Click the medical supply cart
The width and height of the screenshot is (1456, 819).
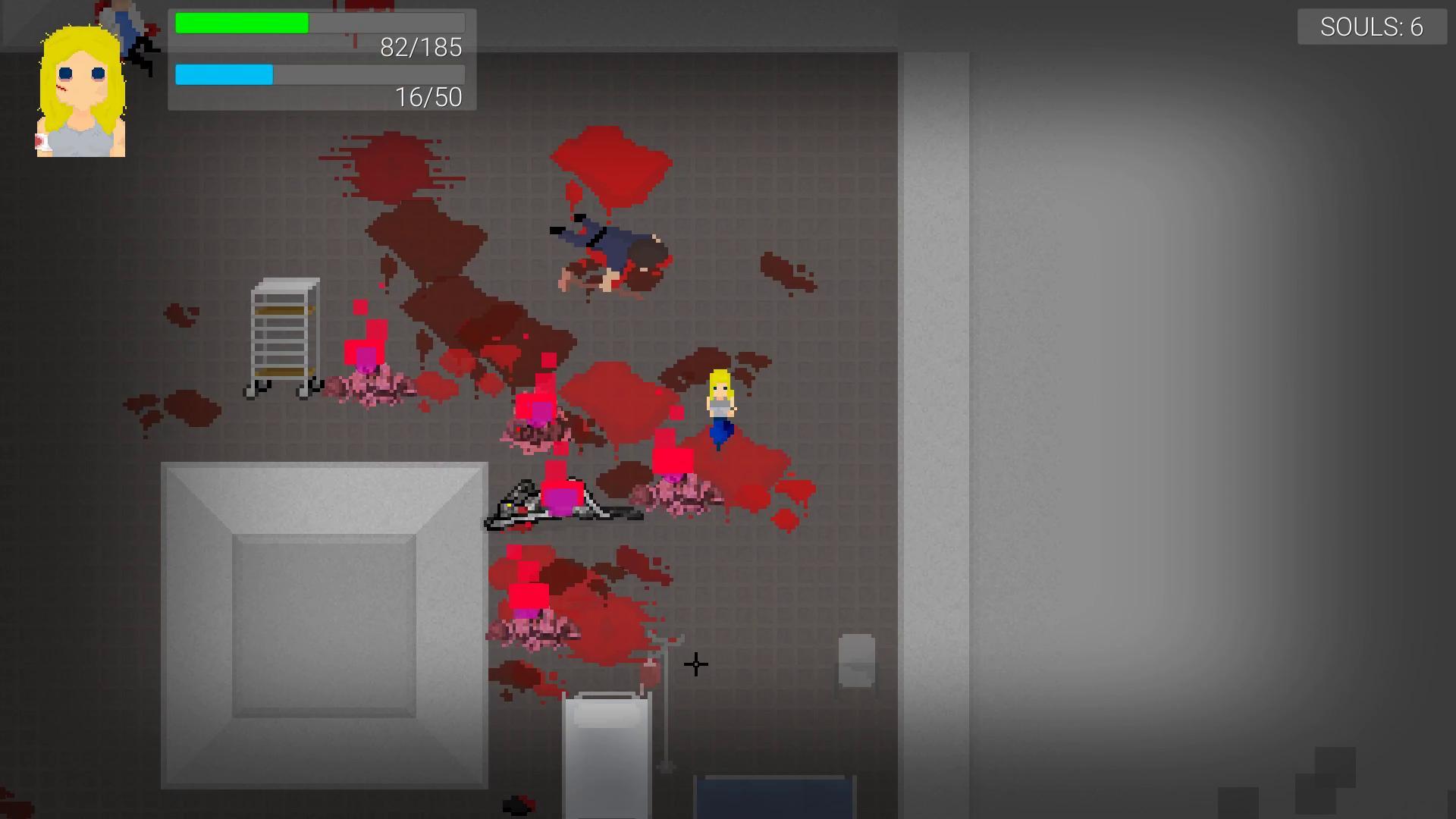[284, 337]
